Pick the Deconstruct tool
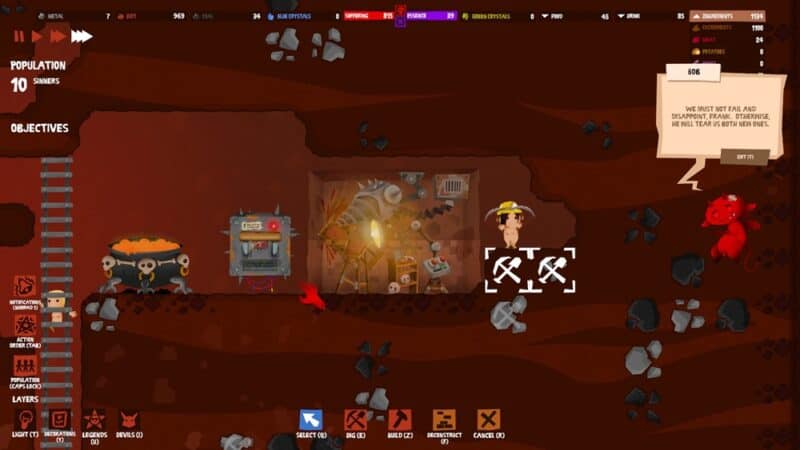Image resolution: width=800 pixels, height=450 pixels. pyautogui.click(x=444, y=420)
